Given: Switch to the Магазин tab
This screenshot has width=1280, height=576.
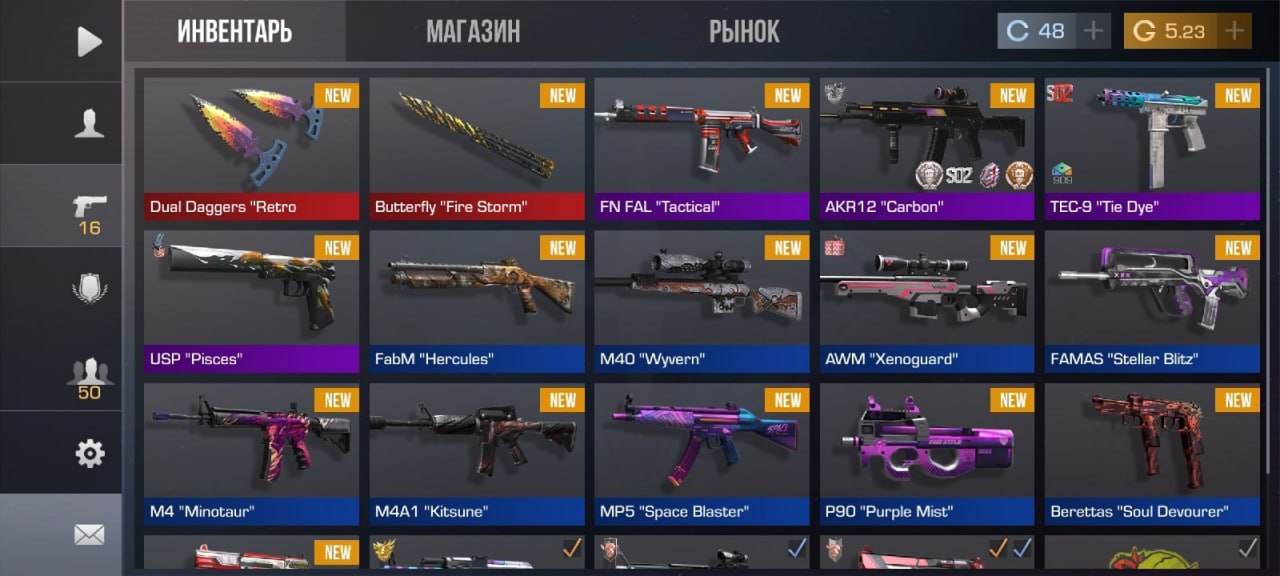Looking at the screenshot, I should (x=473, y=31).
